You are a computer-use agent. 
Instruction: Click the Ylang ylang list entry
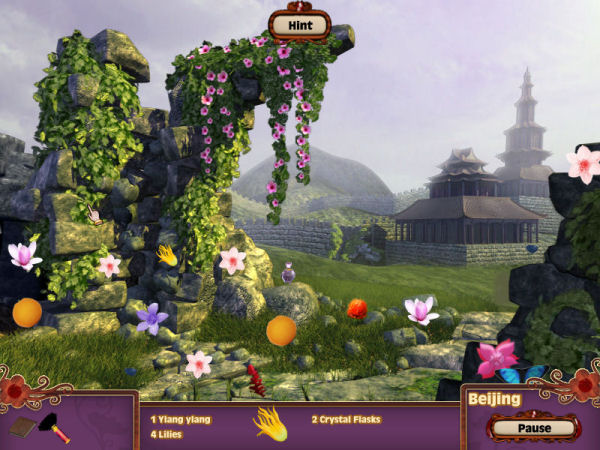click(x=181, y=419)
